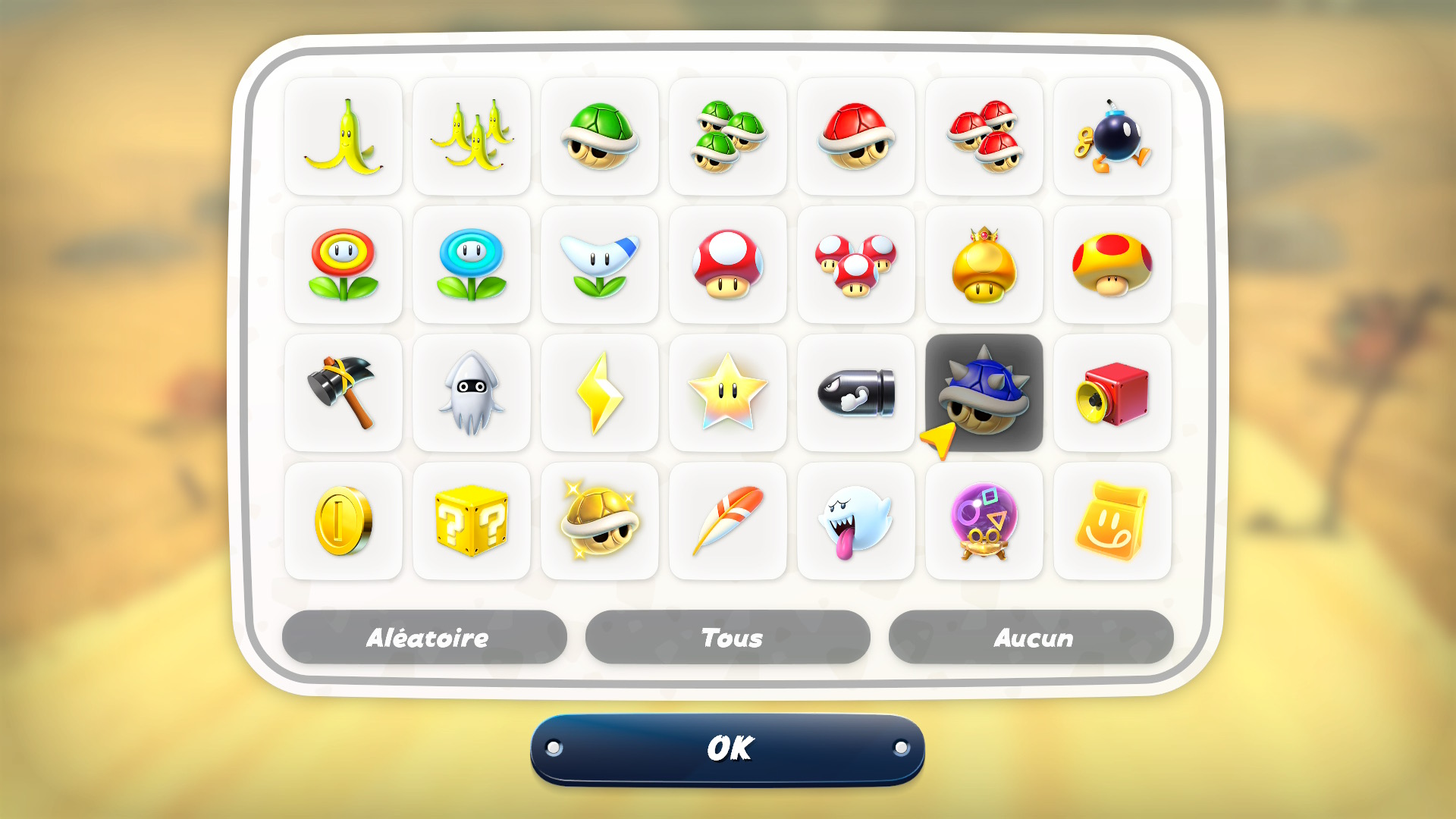Deselect the spiny blue shell
The image size is (1456, 819).
(984, 393)
